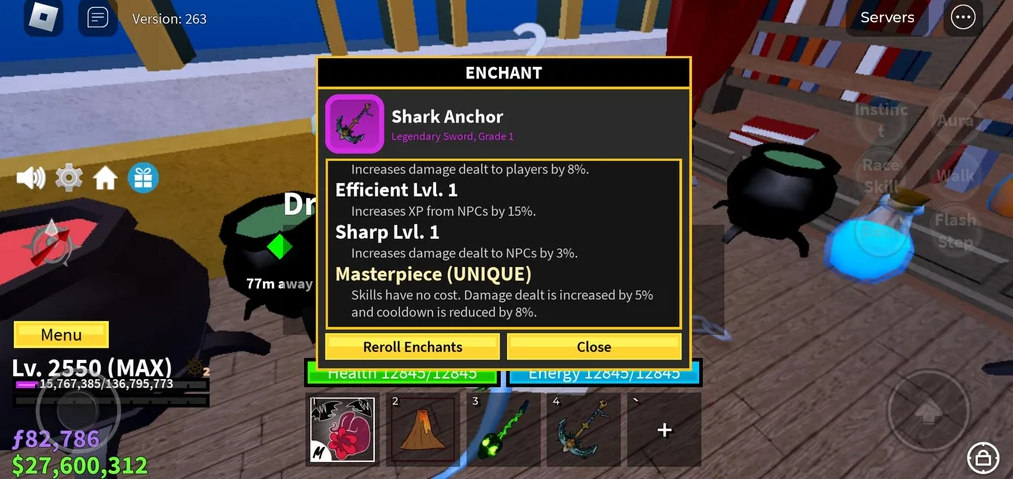Tap the jump arrow button

point(929,410)
